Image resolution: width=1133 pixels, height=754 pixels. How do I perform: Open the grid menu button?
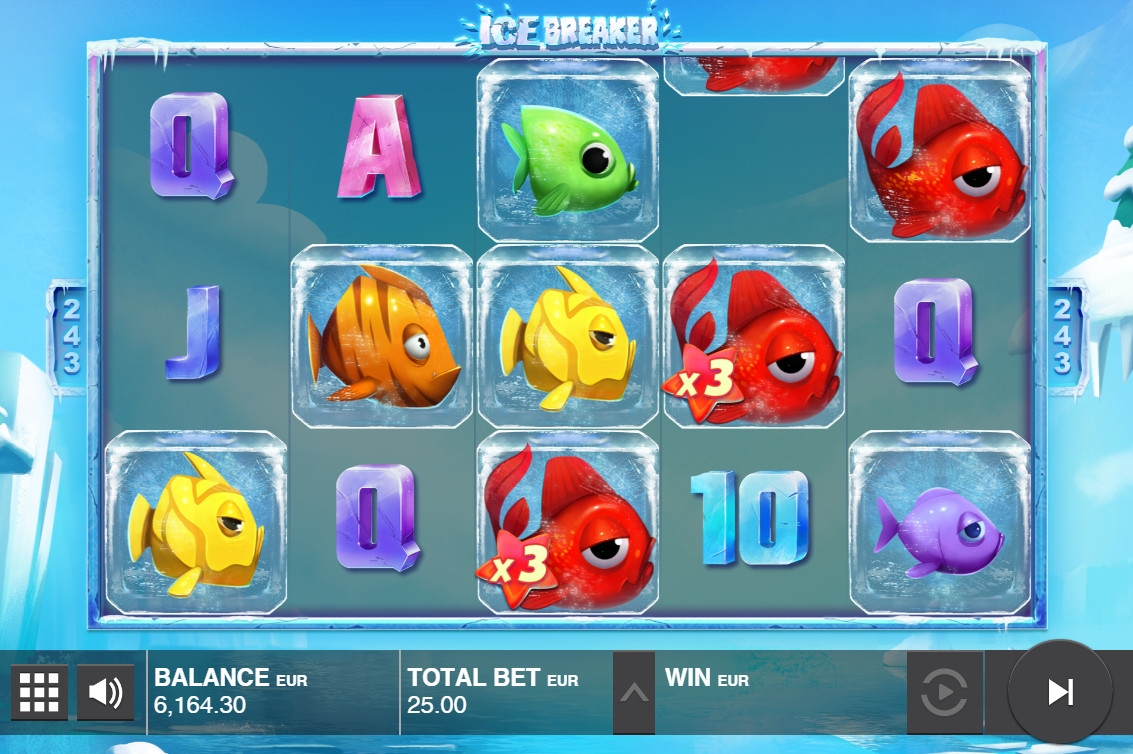[x=40, y=691]
